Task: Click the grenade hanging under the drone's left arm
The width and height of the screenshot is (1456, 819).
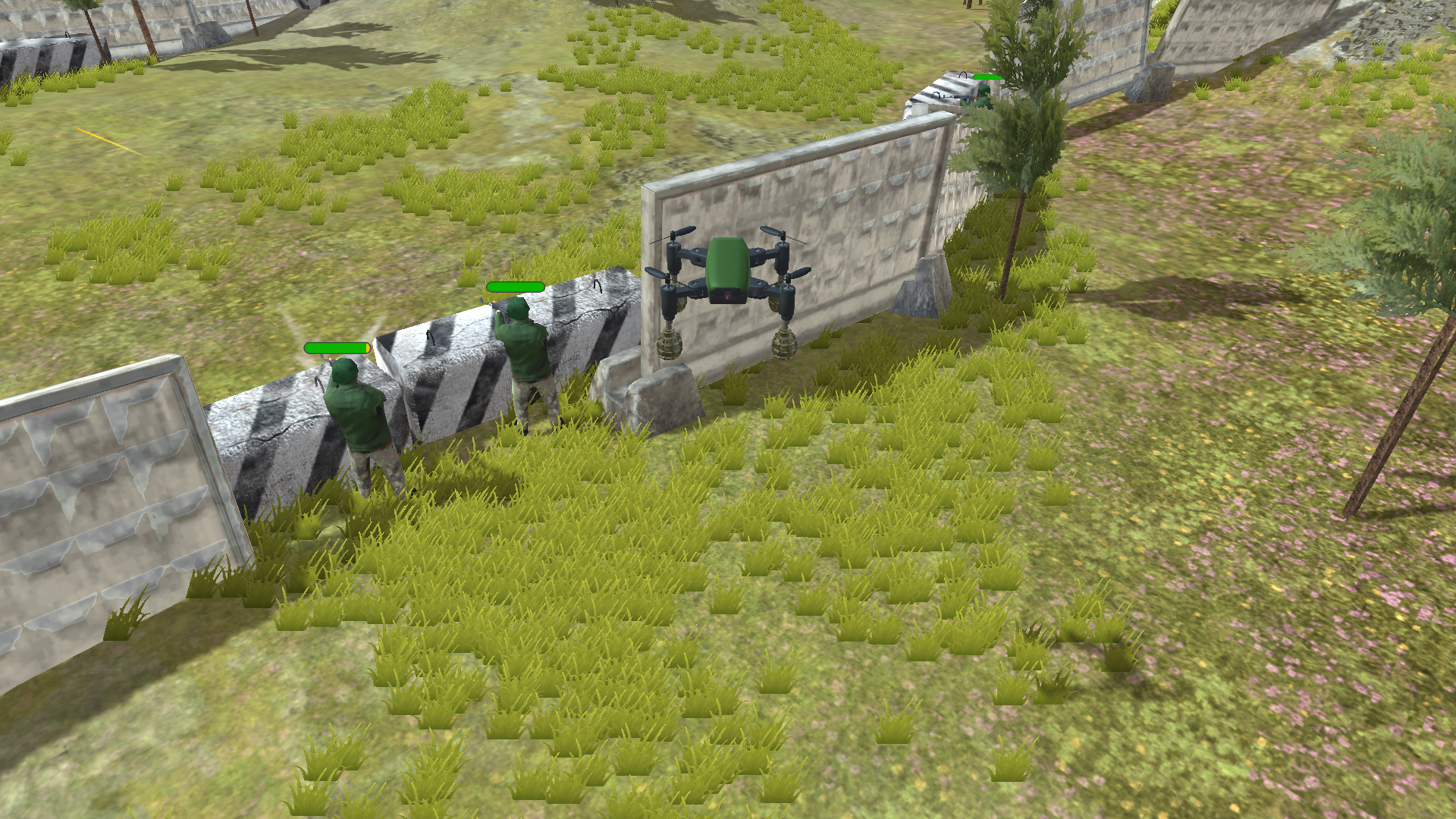Action: pyautogui.click(x=669, y=344)
